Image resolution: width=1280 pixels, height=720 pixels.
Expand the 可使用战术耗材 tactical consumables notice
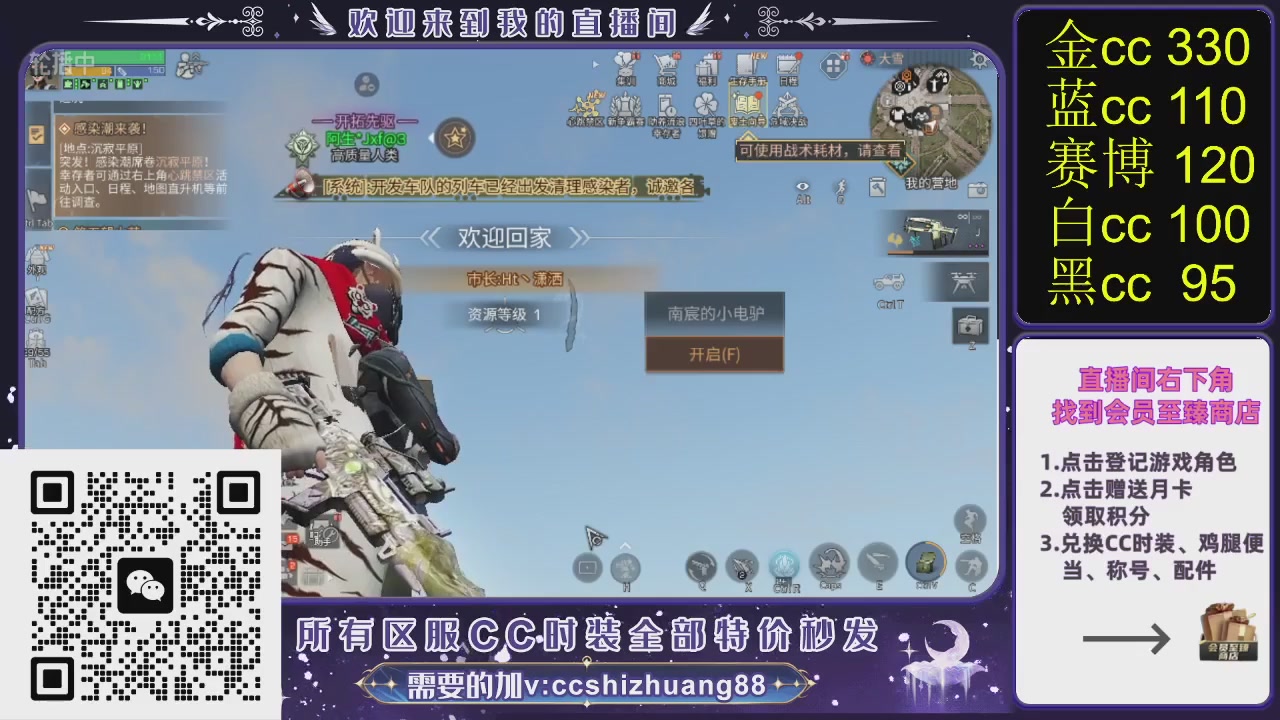(818, 150)
